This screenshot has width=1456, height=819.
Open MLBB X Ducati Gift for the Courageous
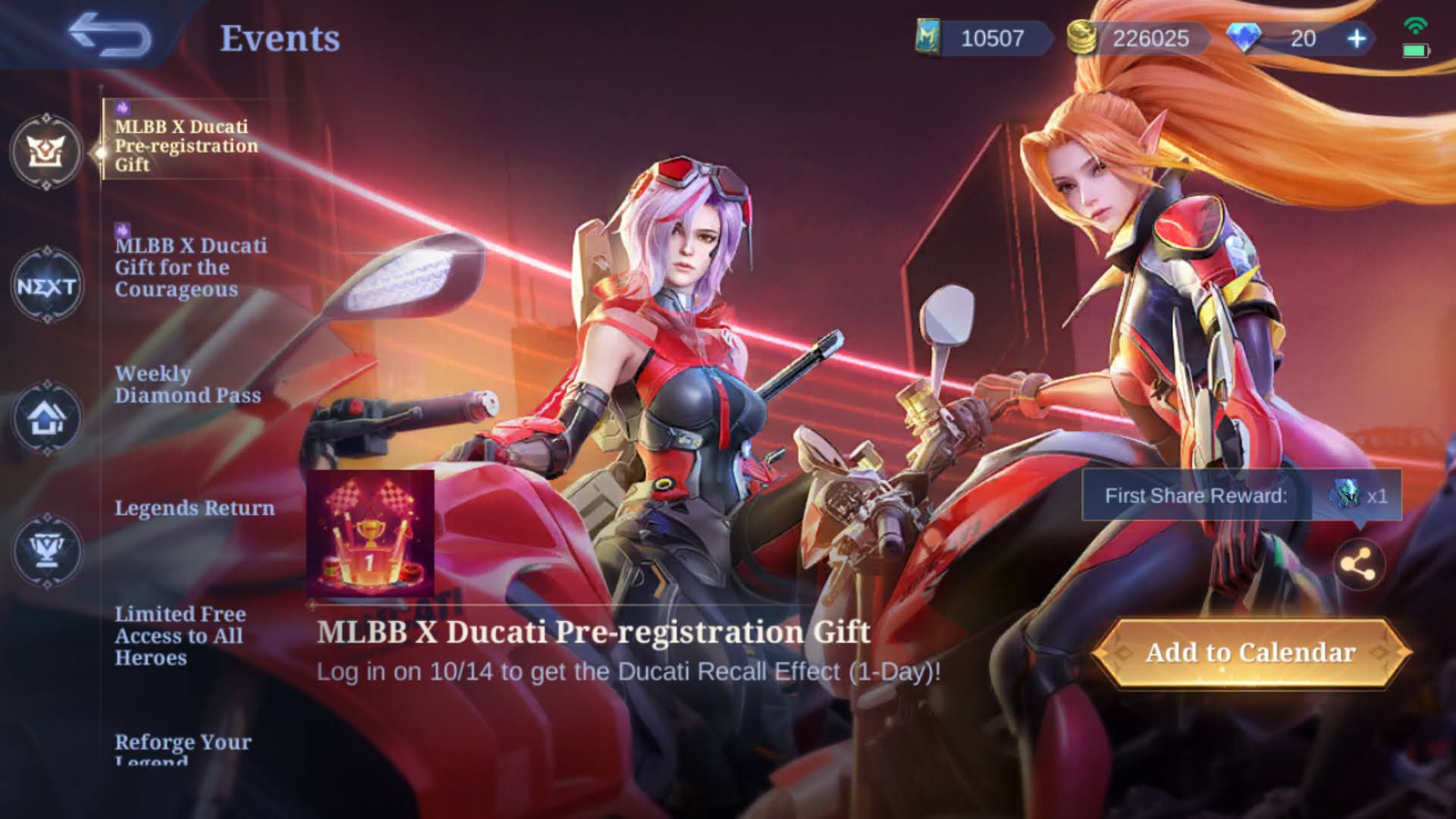click(x=190, y=267)
